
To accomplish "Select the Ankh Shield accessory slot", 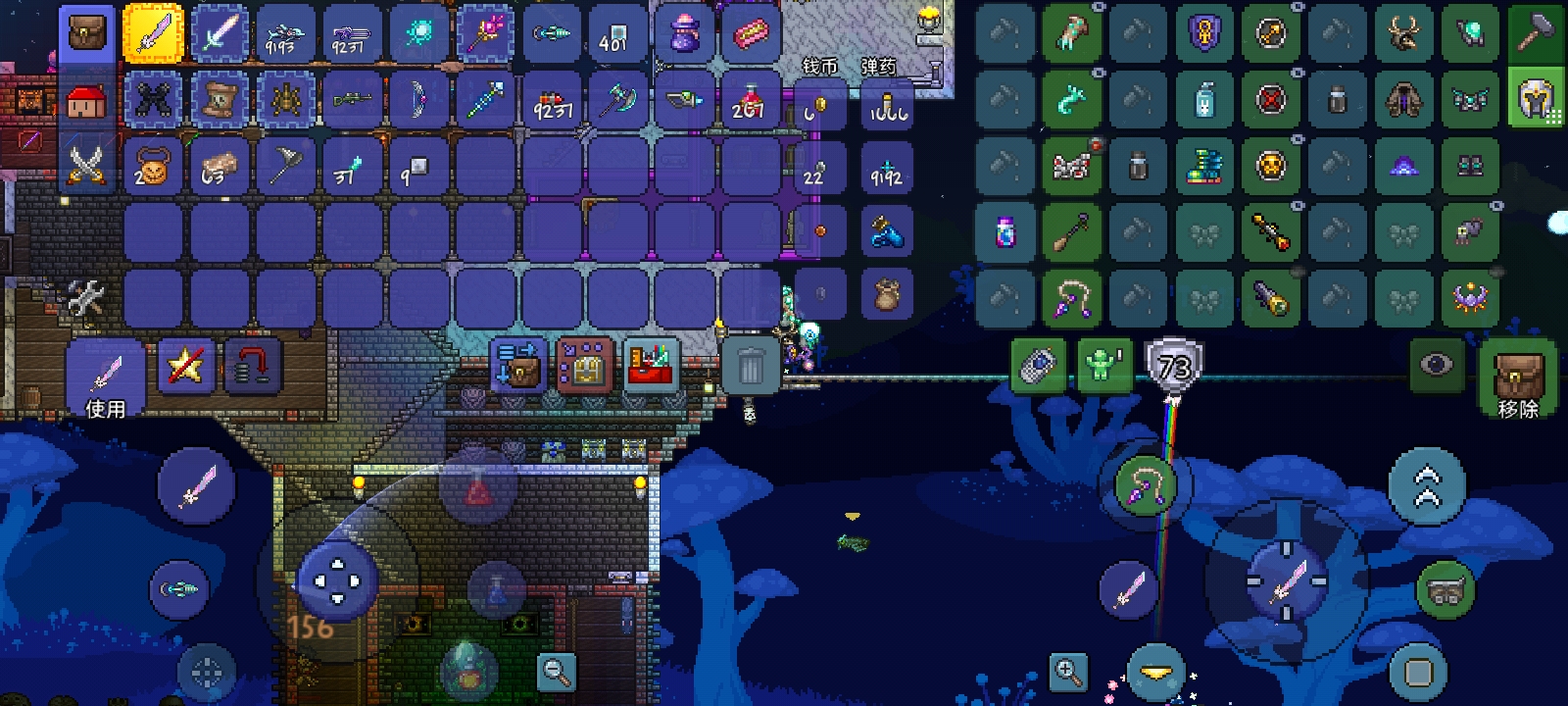I will [x=1204, y=33].
